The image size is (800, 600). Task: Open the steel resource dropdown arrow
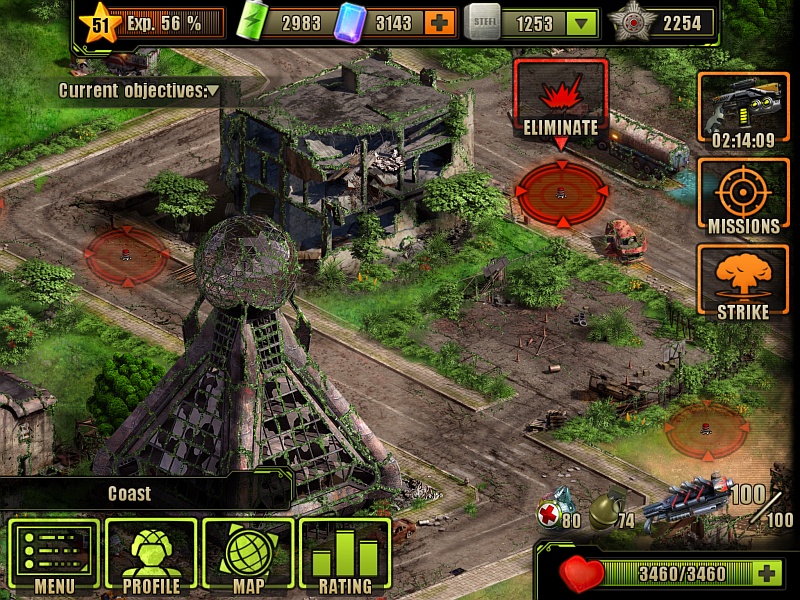581,23
